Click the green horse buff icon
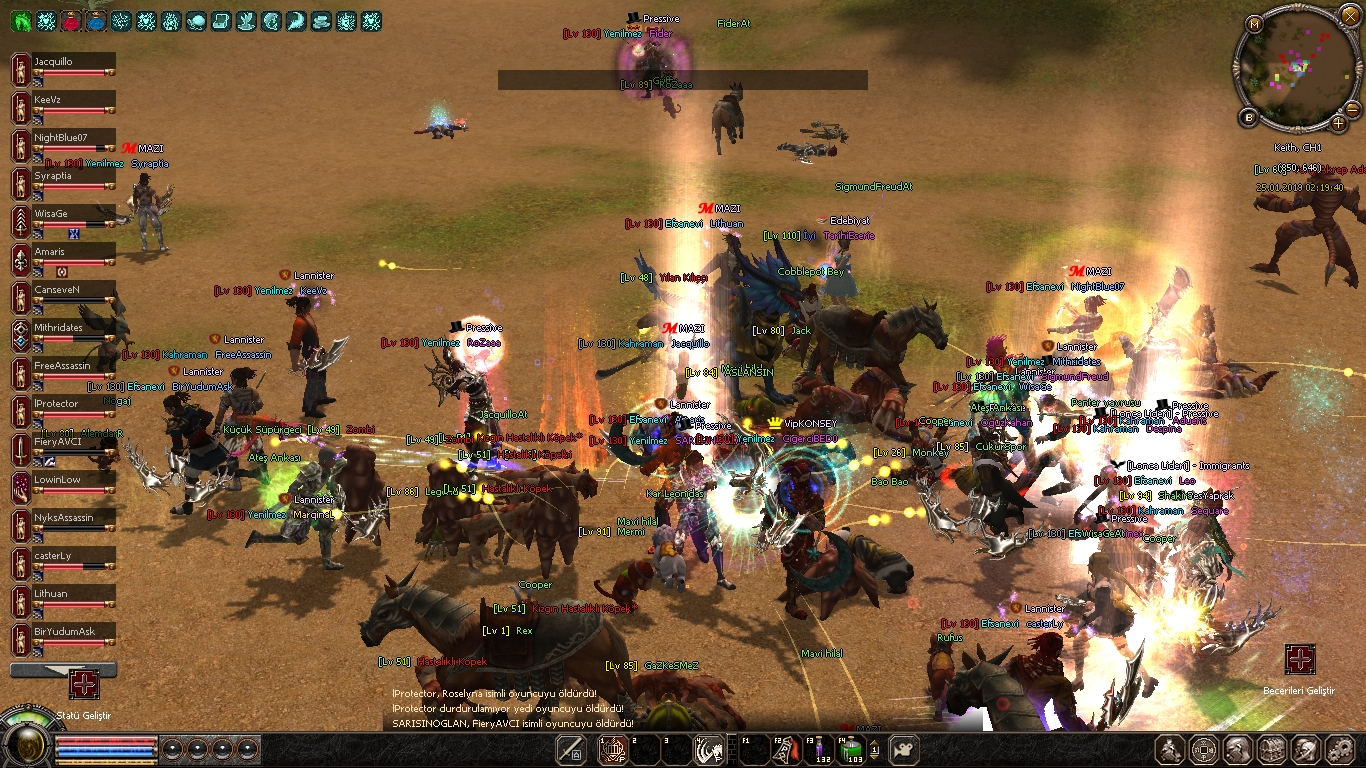The image size is (1366, 768). 20,20
